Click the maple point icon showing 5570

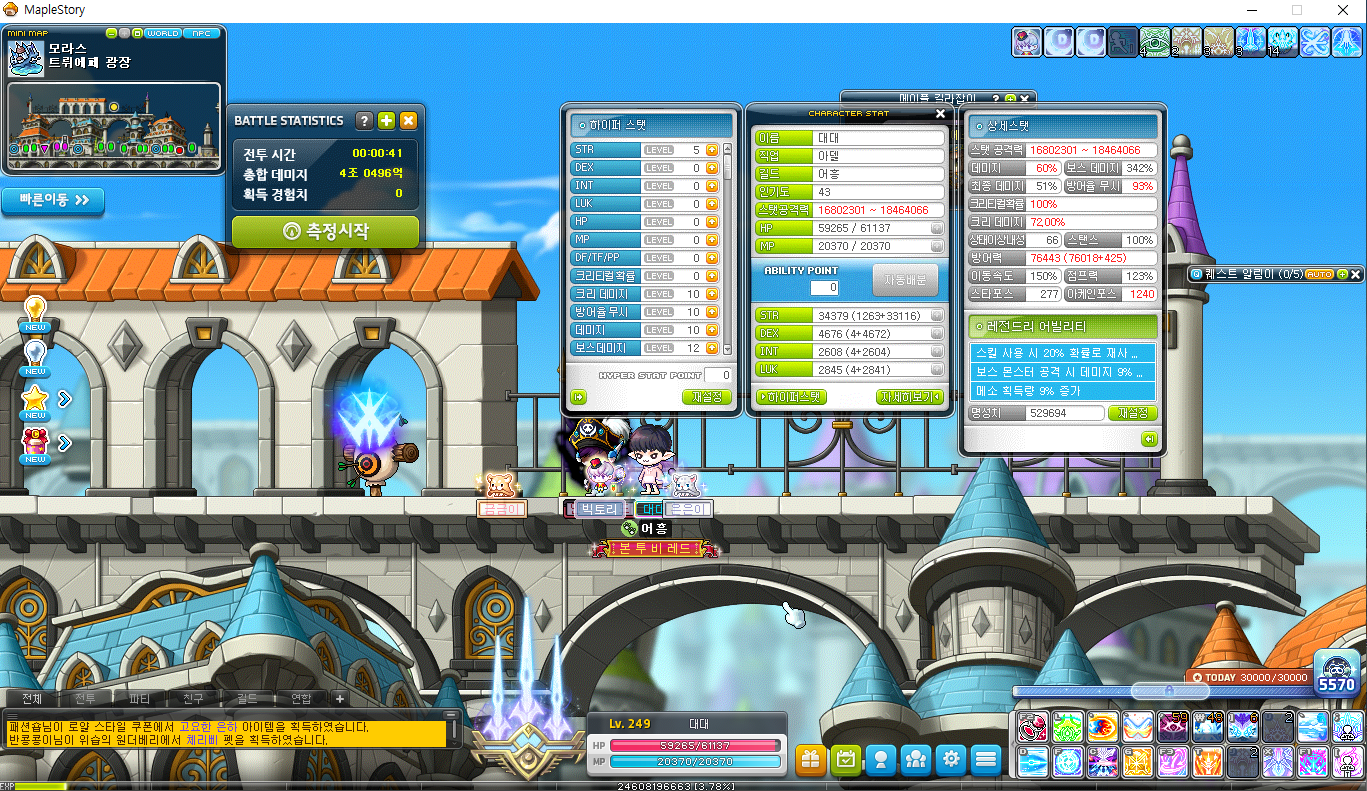[x=1337, y=678]
